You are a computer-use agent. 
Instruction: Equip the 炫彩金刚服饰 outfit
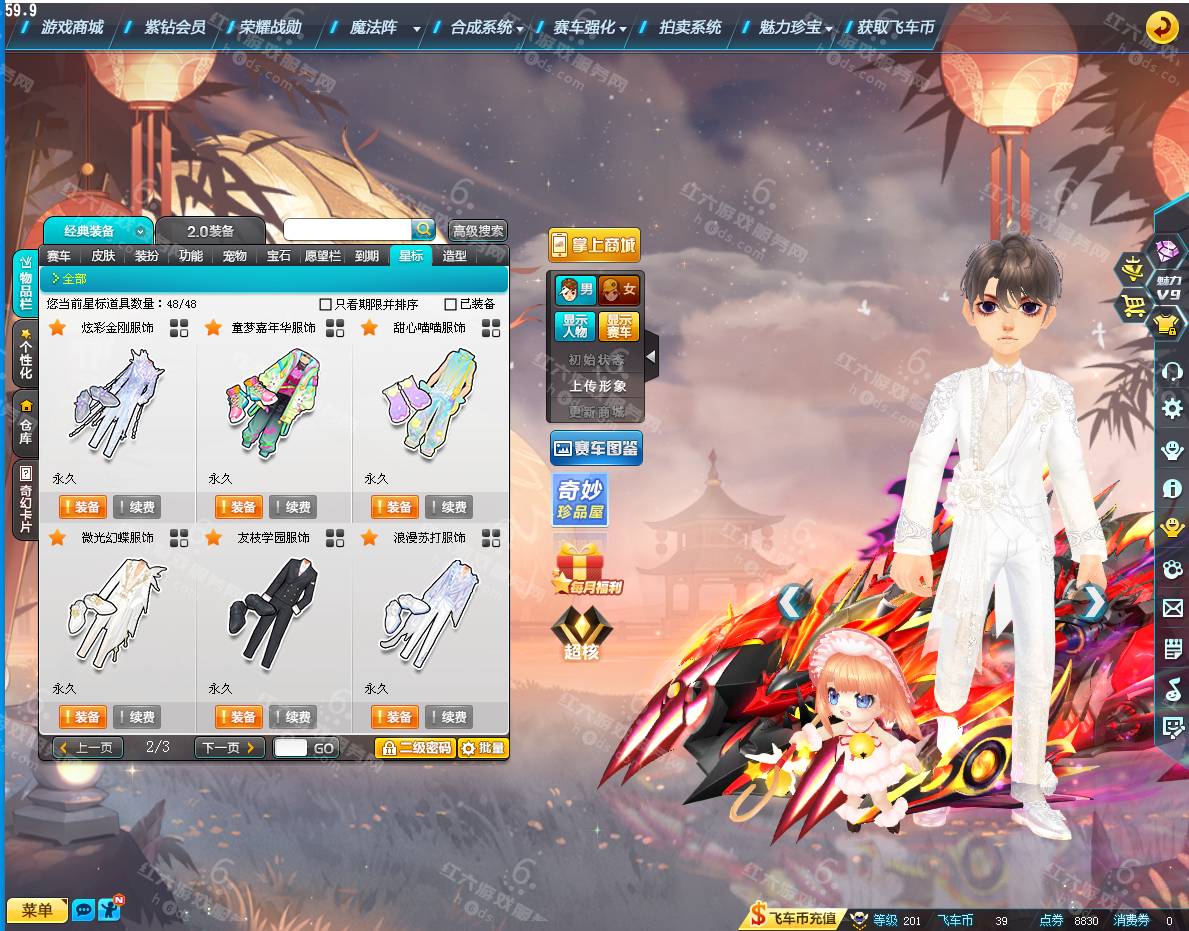[x=84, y=507]
